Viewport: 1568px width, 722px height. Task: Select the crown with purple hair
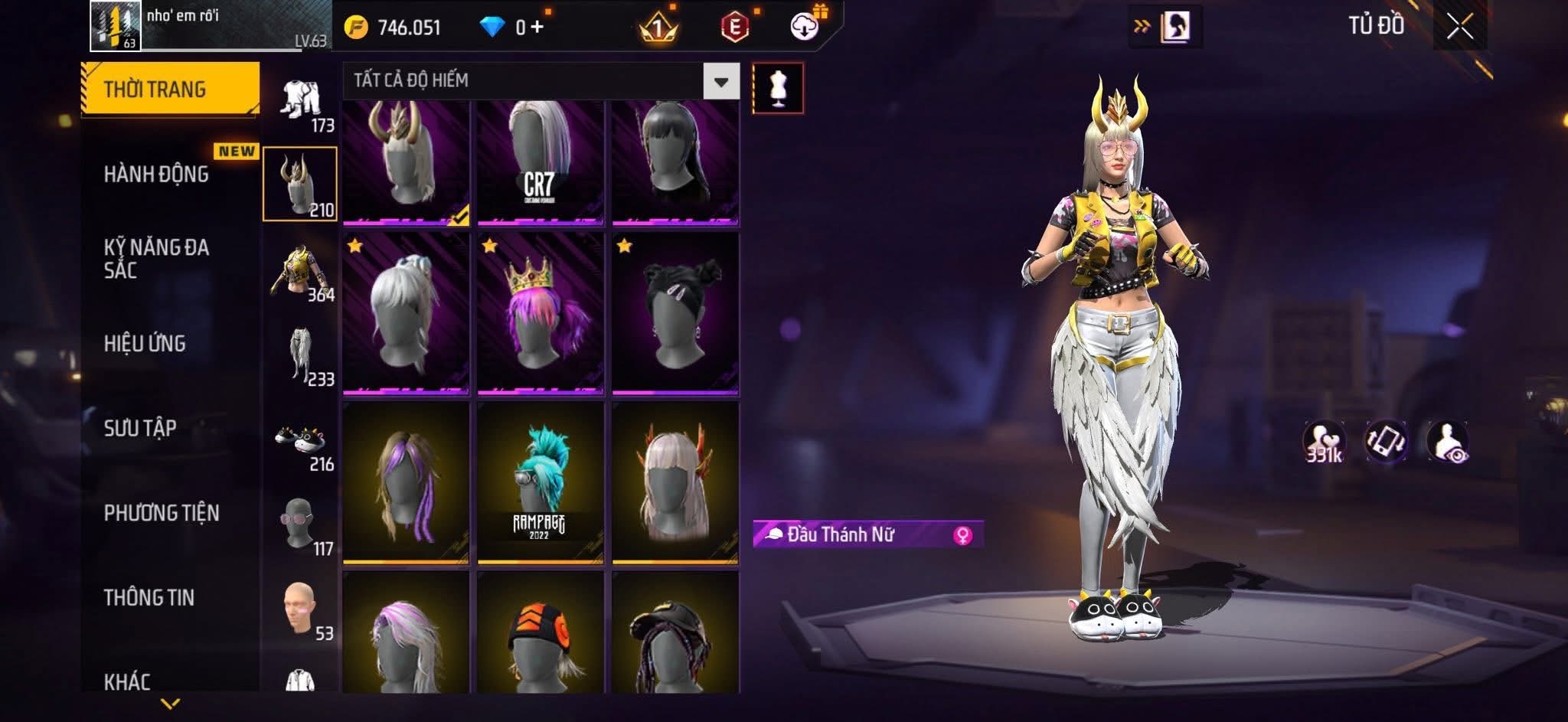(x=541, y=314)
